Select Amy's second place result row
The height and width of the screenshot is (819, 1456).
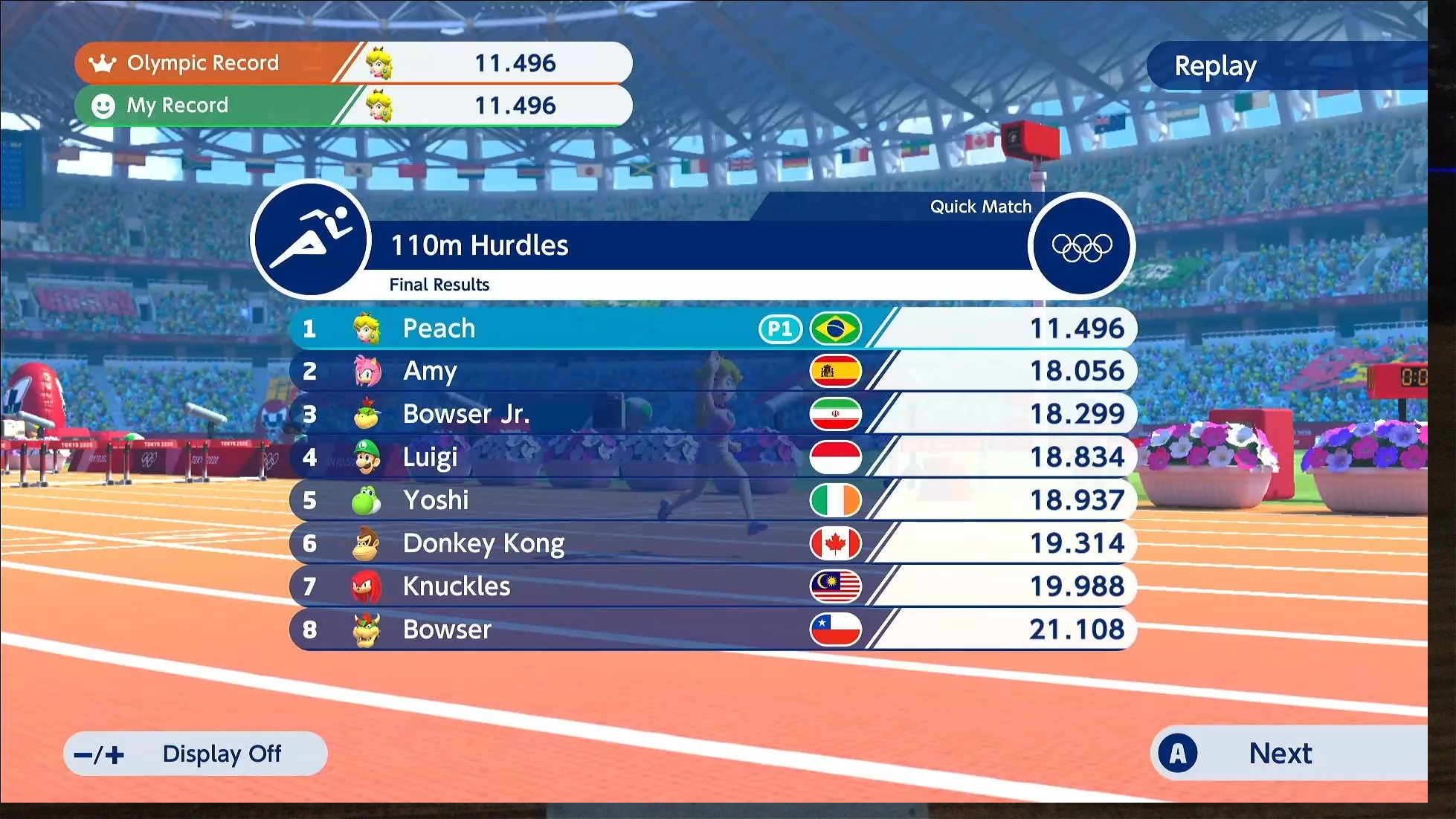[712, 371]
